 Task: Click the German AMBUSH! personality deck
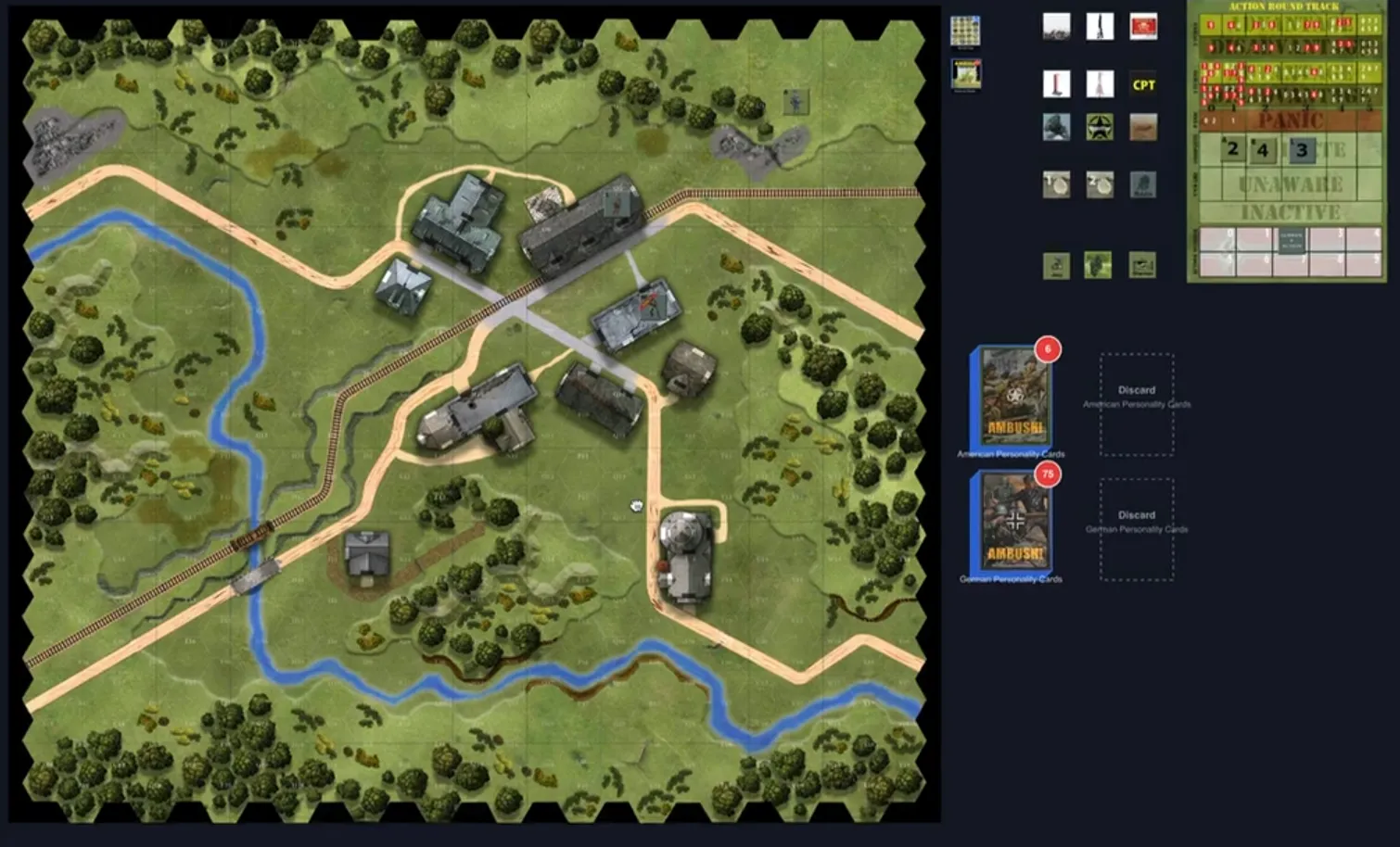[x=1012, y=526]
